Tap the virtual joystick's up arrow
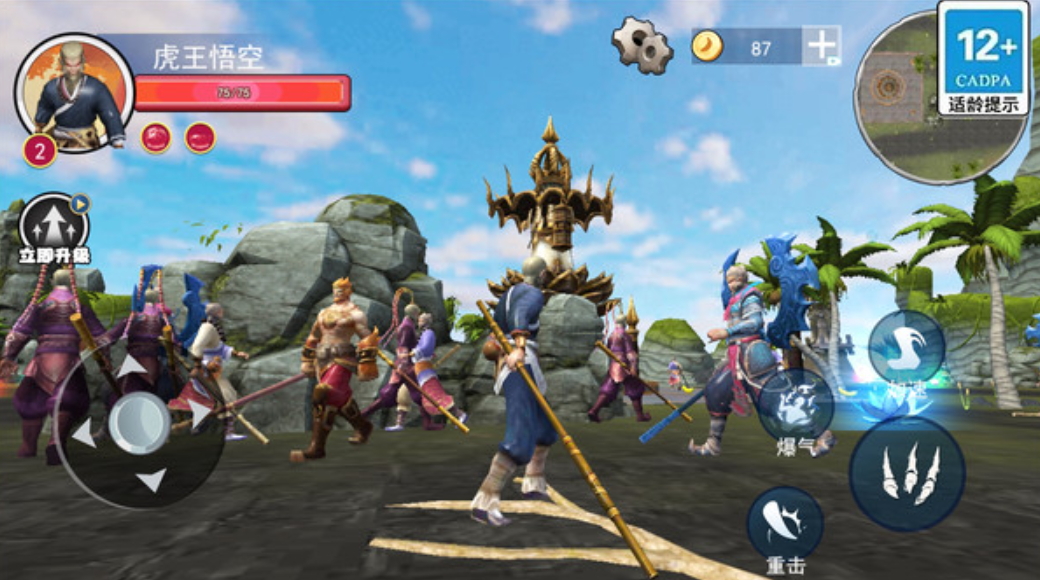The width and height of the screenshot is (1040, 580). [131, 367]
